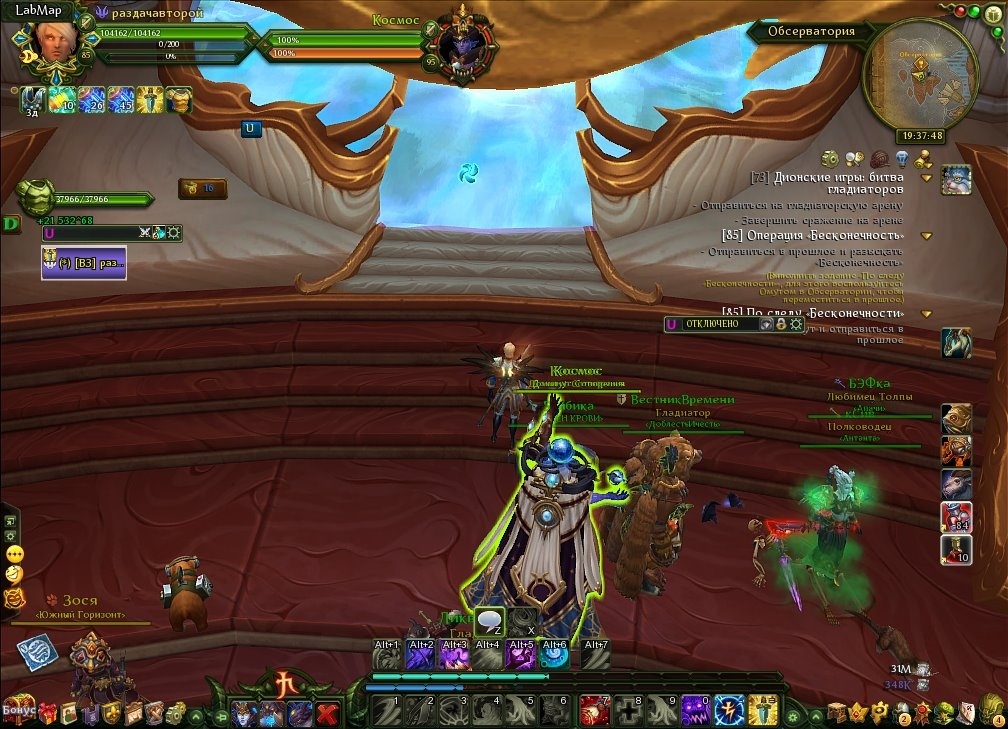Screen dimensions: 1008x729
Task: Open the yellow smiley emote menu
Action: [14, 553]
